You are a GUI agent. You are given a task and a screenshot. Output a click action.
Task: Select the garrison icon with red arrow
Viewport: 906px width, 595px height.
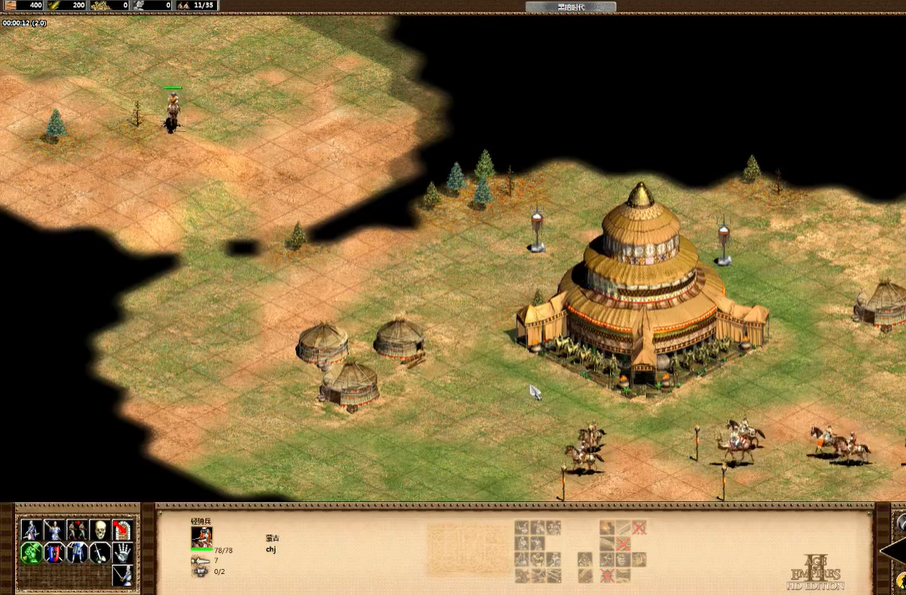click(x=122, y=530)
